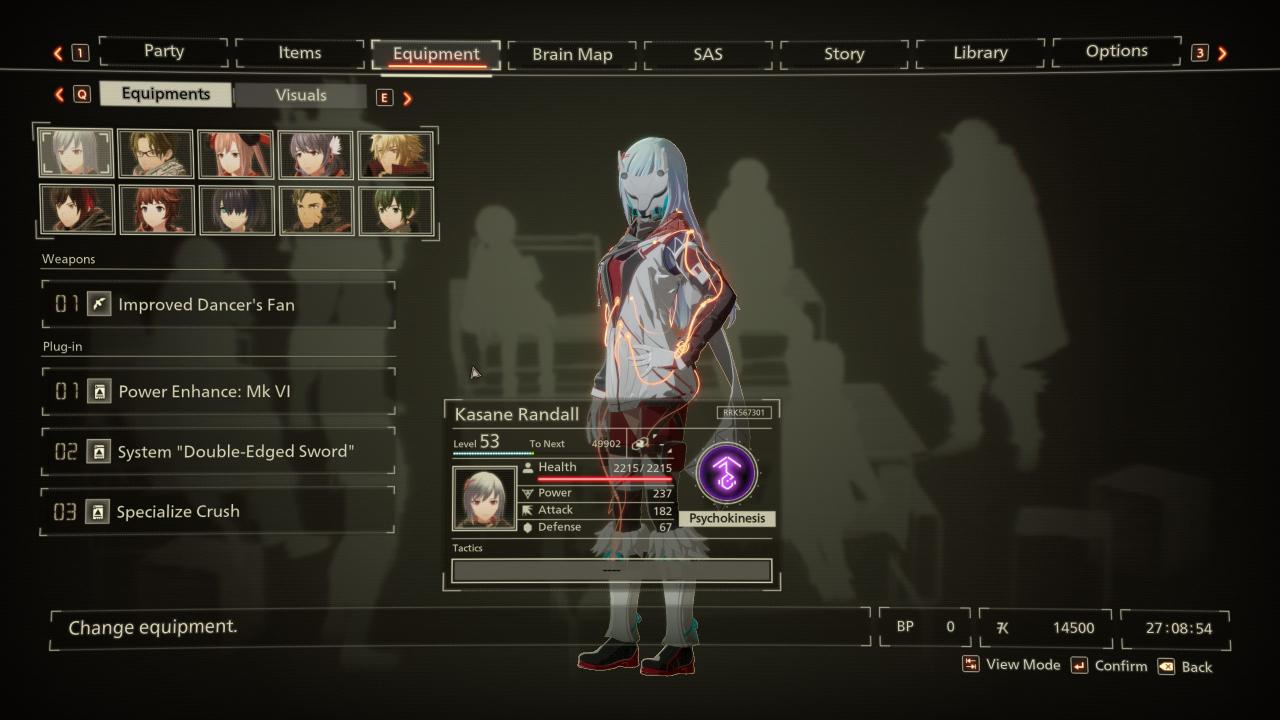The height and width of the screenshot is (720, 1280).
Task: Switch to the Visuals sub-tab
Action: [301, 95]
